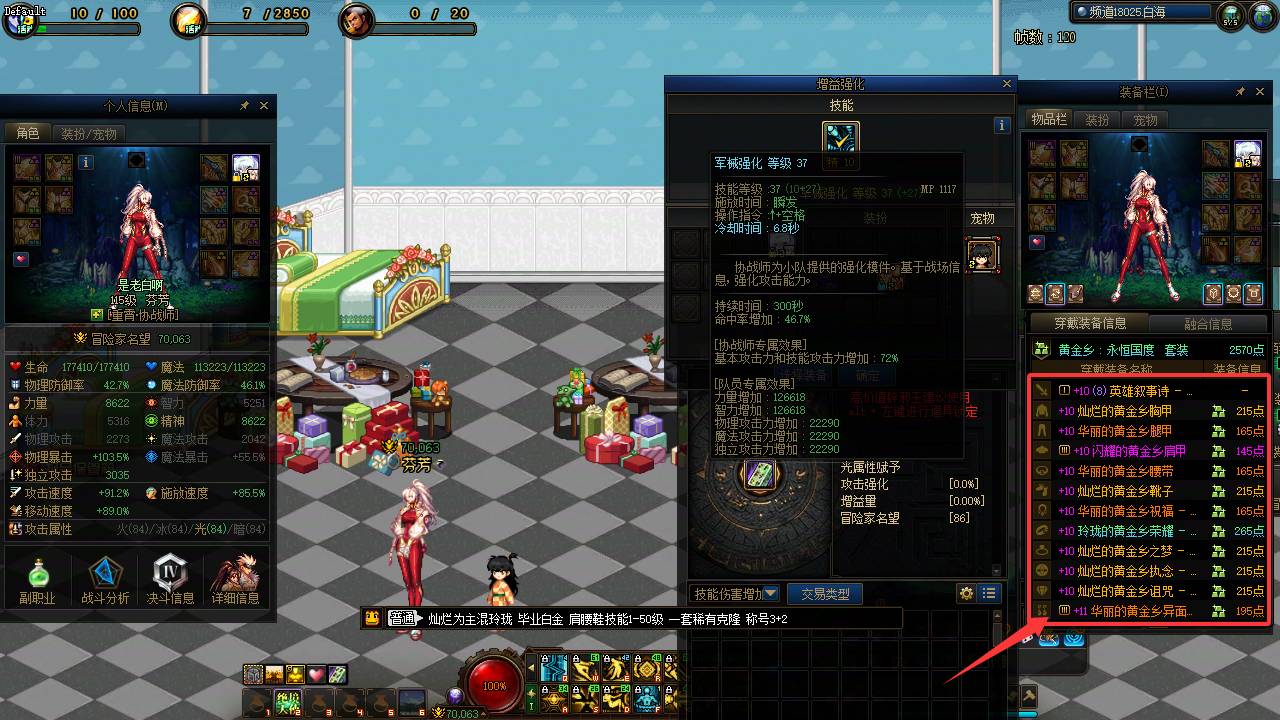Switch to the 装扮 tab in equipment panel
1280x720 pixels.
[1097, 119]
